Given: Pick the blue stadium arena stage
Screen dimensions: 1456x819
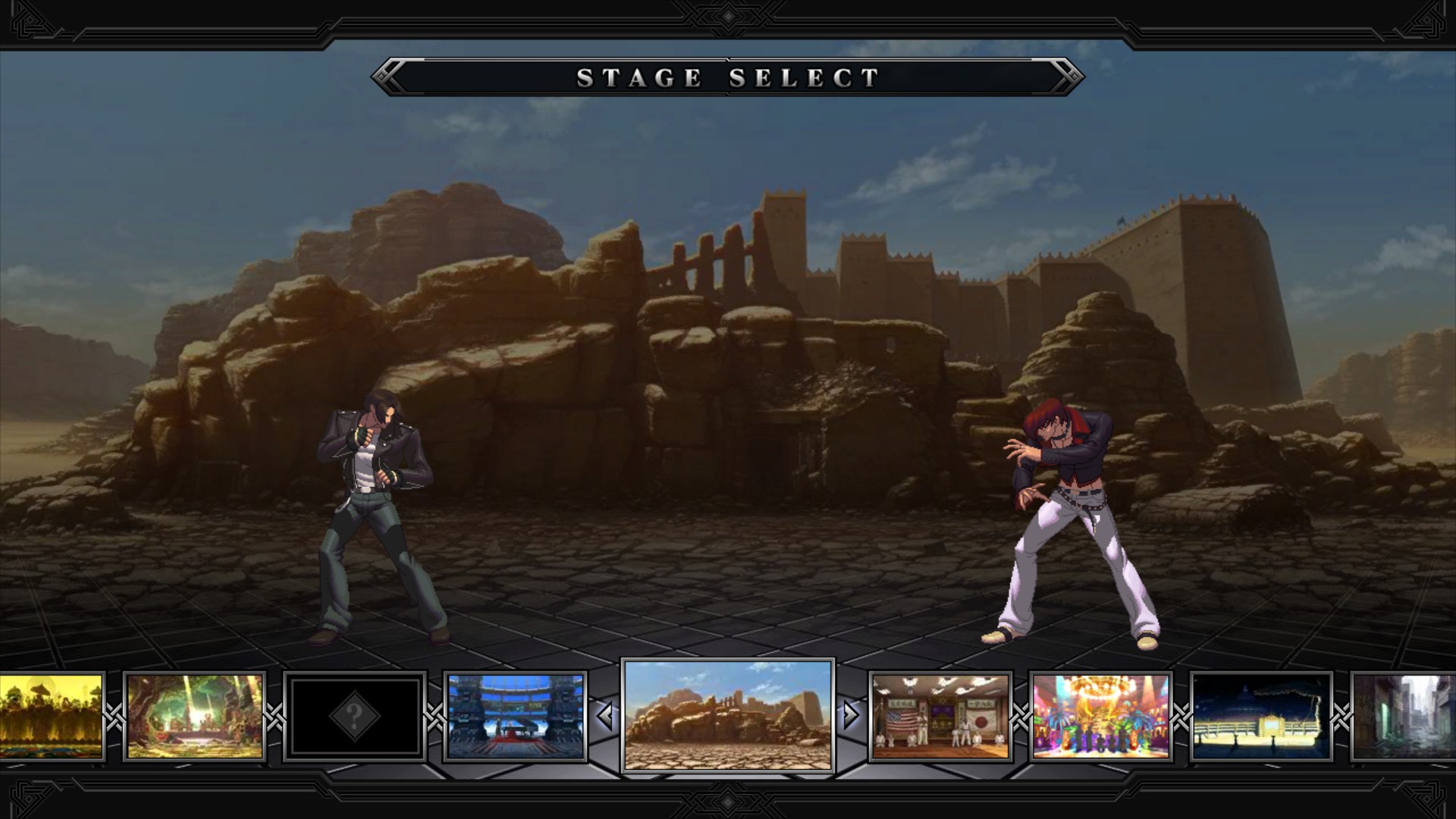Looking at the screenshot, I should coord(515,716).
